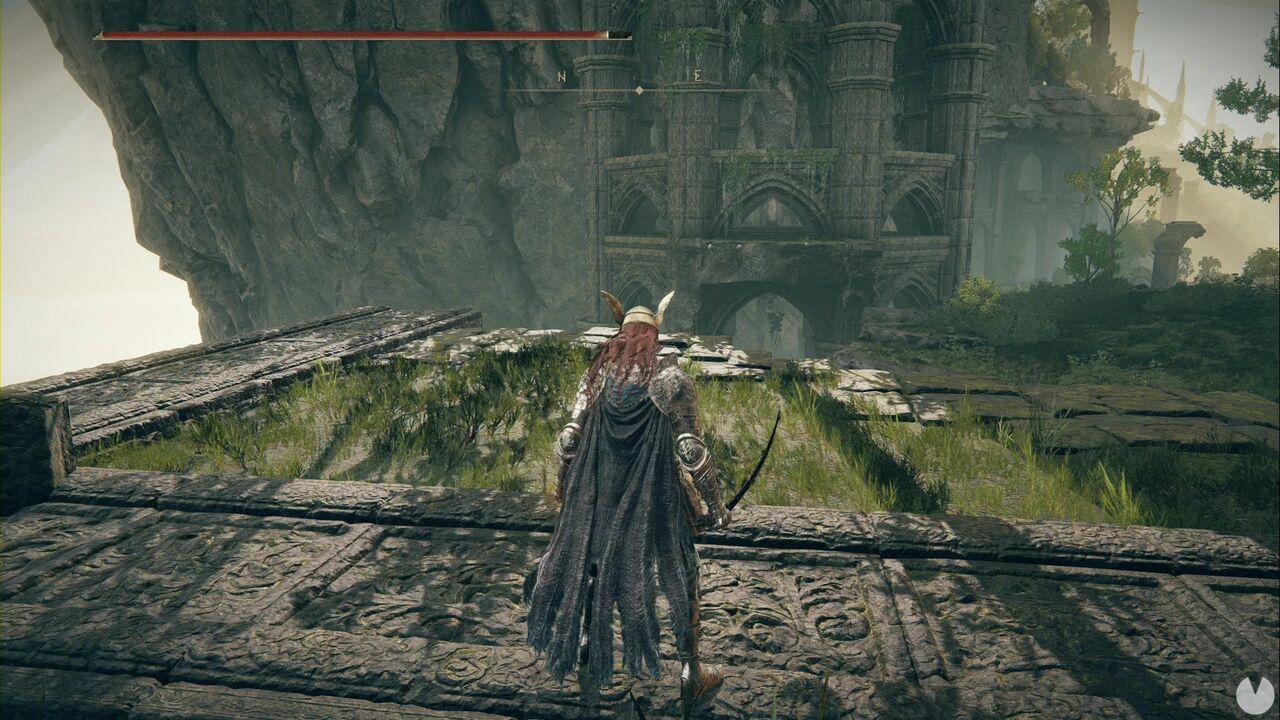Click the E marker on the compass

point(697,75)
